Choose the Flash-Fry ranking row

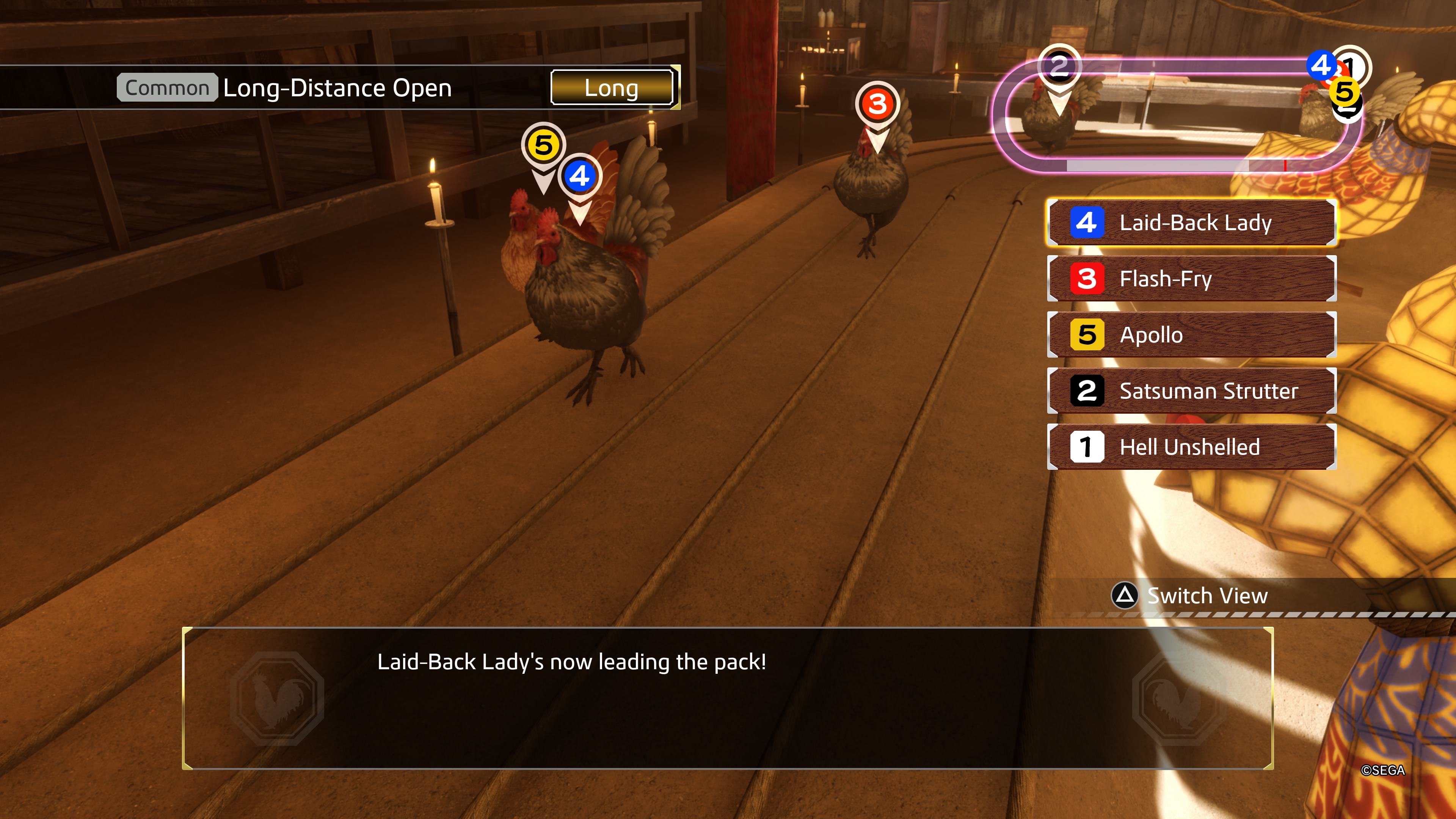coord(1191,279)
